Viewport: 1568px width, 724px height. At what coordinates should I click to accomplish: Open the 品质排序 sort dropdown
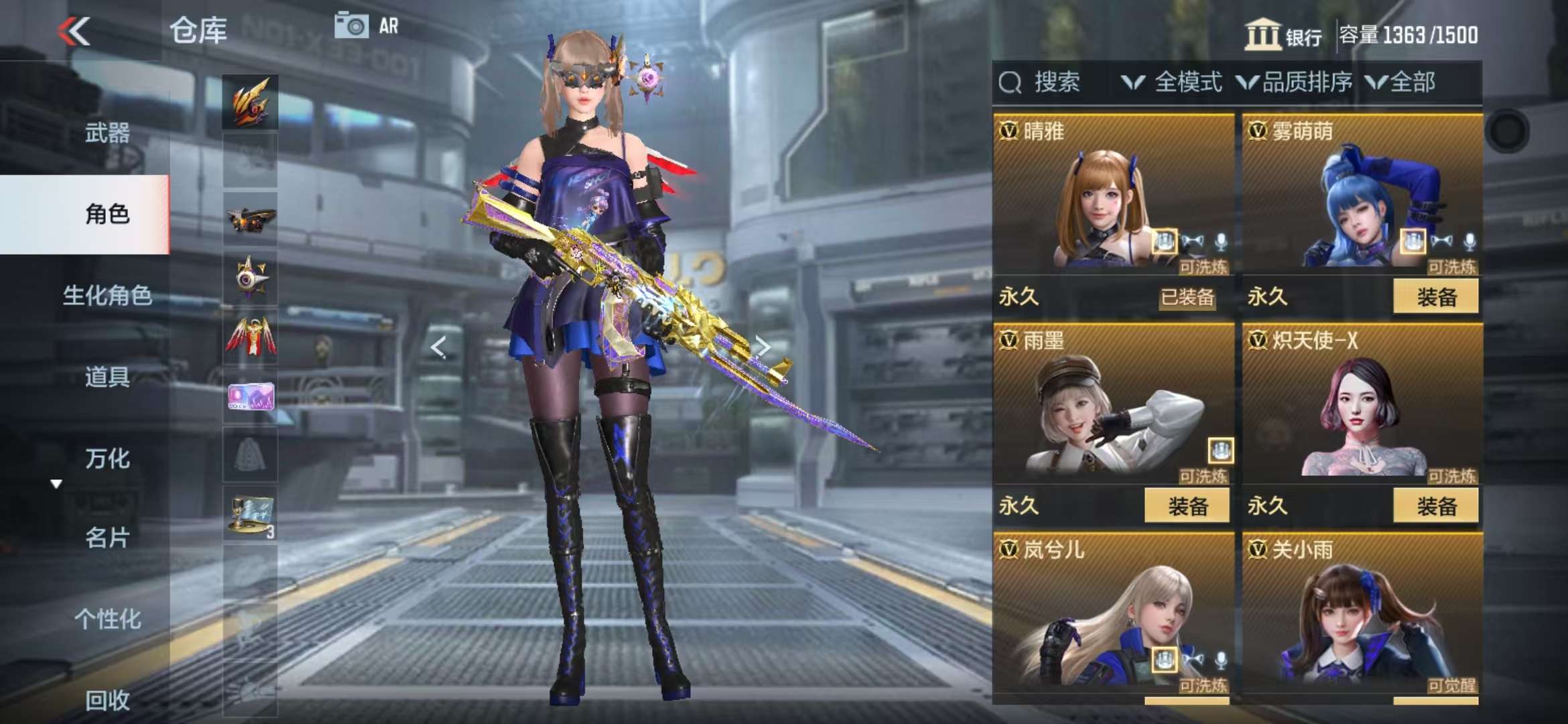tap(1295, 82)
